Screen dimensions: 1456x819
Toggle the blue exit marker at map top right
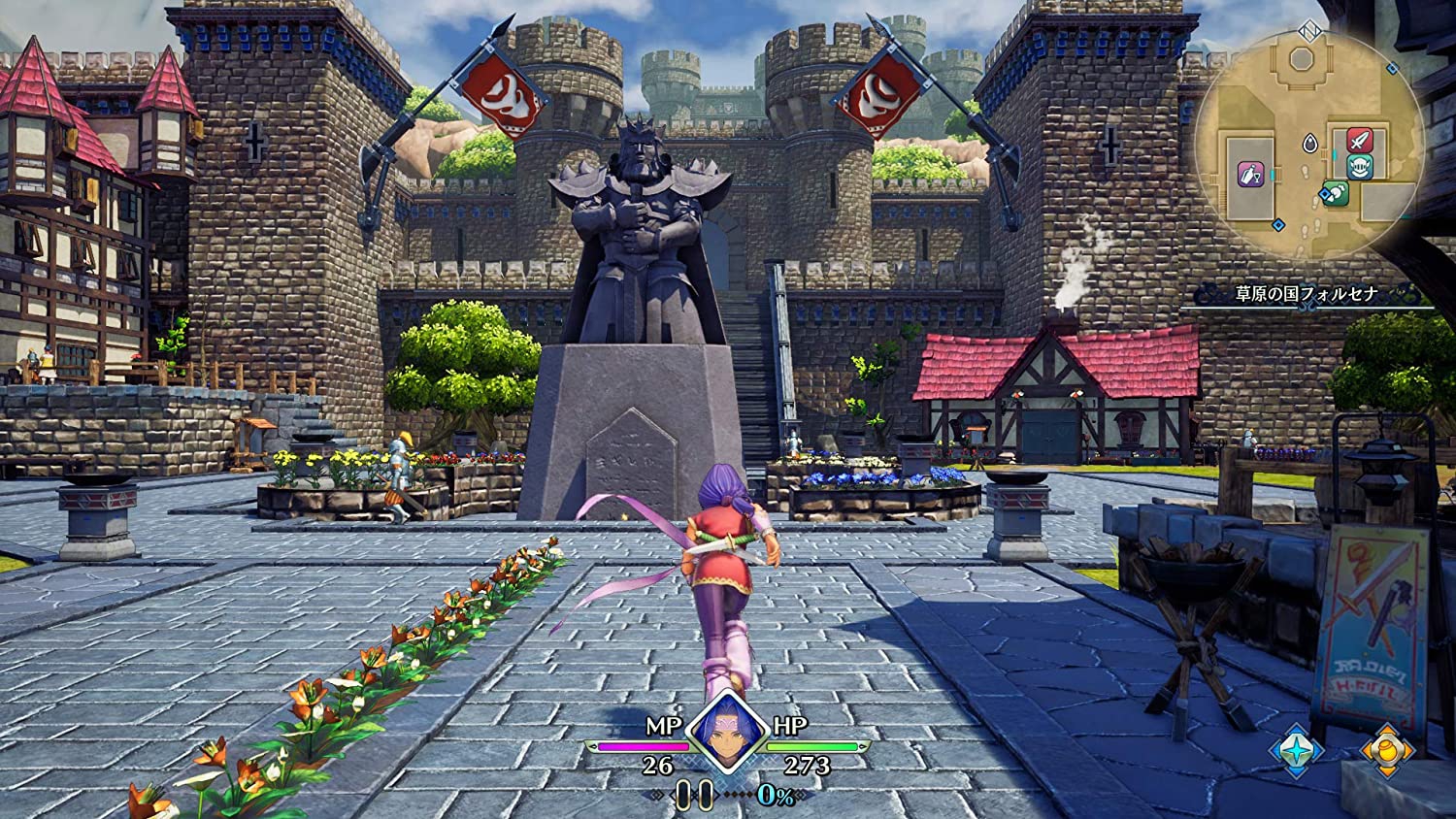click(1391, 67)
